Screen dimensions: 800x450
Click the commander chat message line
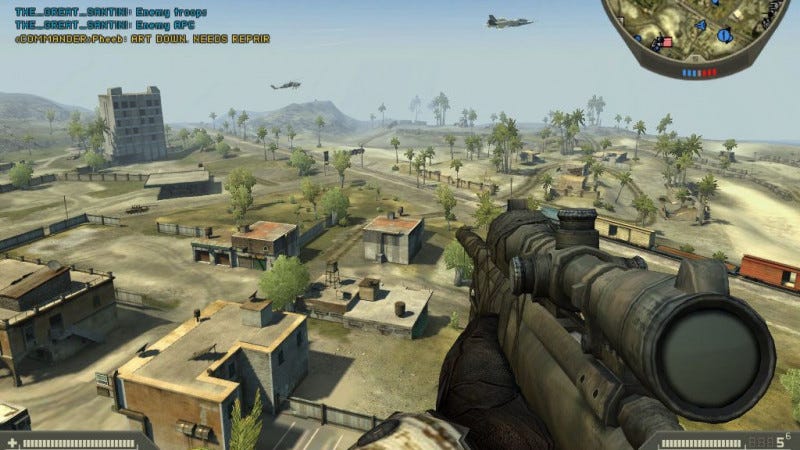[x=141, y=39]
